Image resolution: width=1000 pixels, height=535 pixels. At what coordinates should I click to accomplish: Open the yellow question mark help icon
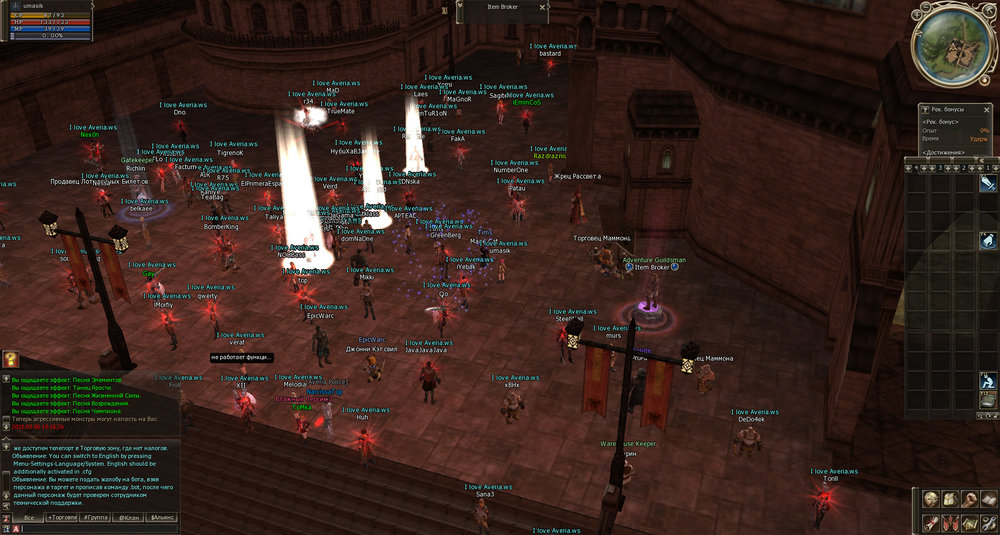coord(10,359)
